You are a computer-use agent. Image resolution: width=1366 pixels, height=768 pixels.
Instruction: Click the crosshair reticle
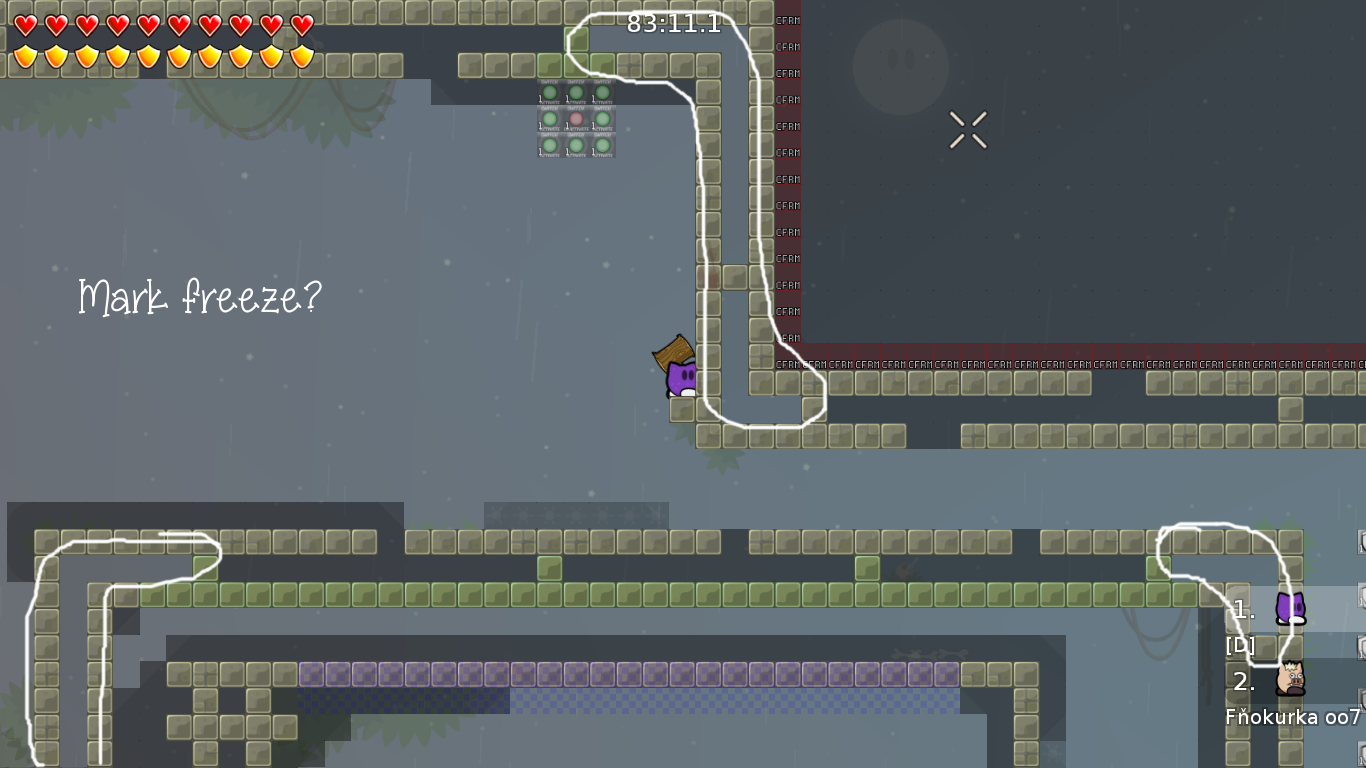point(966,129)
